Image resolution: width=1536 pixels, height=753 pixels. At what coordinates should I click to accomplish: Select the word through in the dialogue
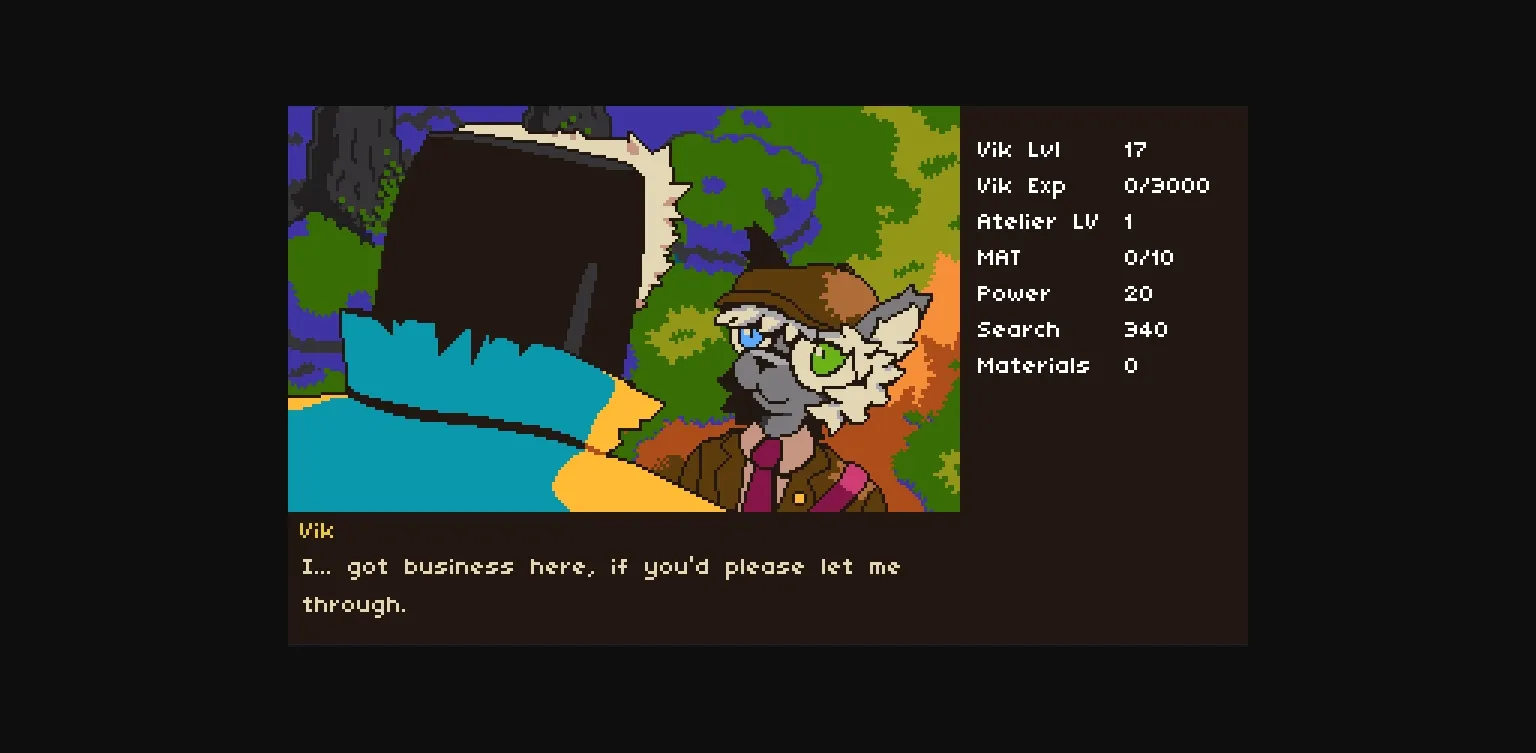352,603
